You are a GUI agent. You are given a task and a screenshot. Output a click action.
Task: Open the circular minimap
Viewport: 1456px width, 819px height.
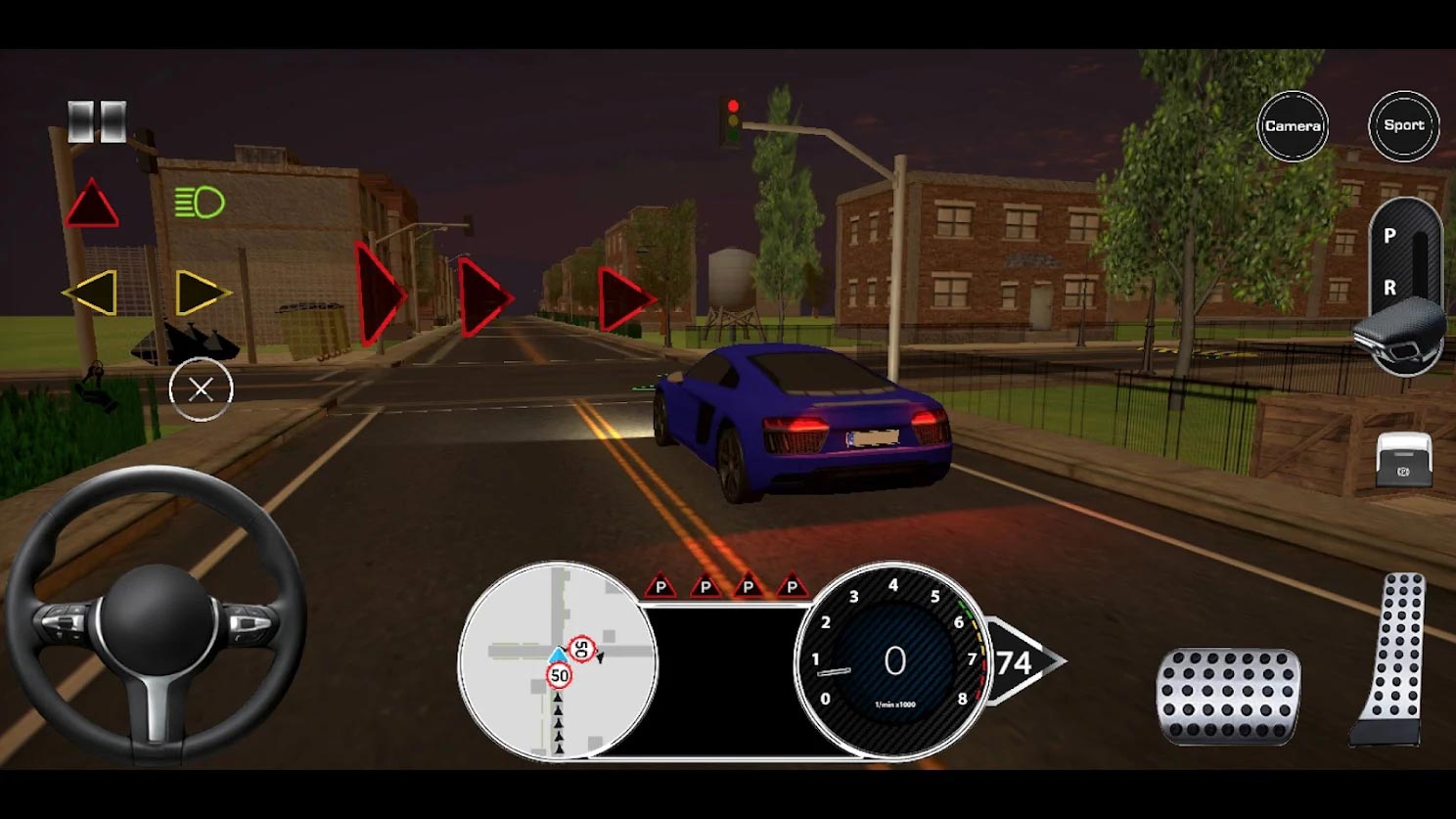558,662
